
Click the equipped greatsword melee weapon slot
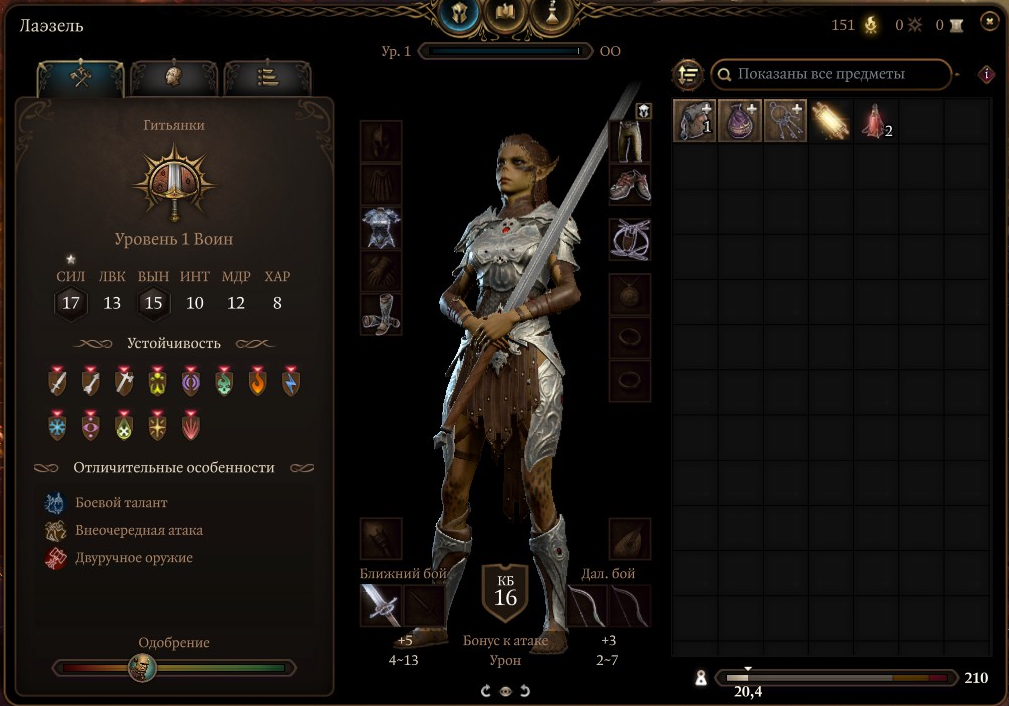point(380,605)
